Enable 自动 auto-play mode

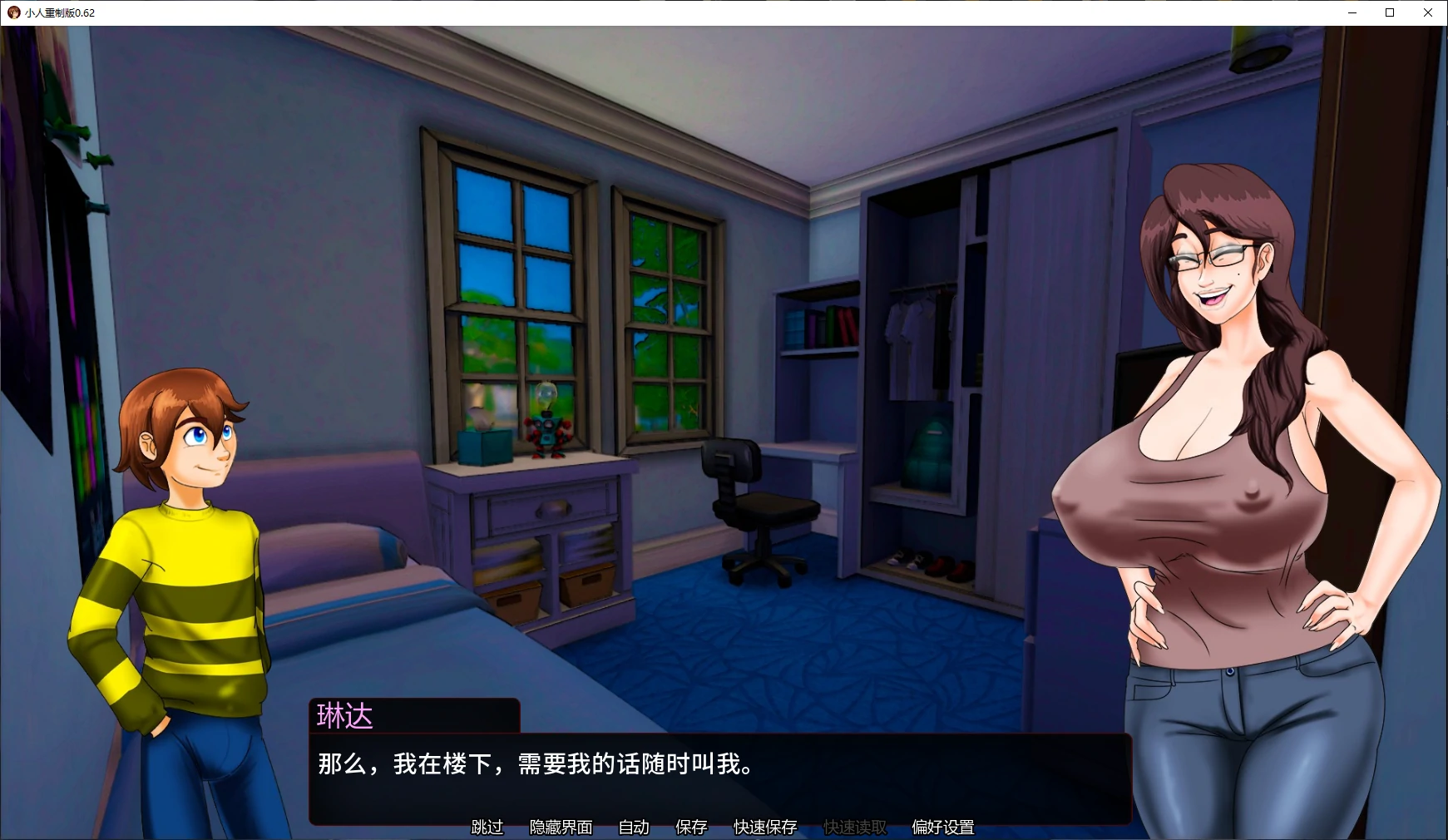[x=633, y=828]
